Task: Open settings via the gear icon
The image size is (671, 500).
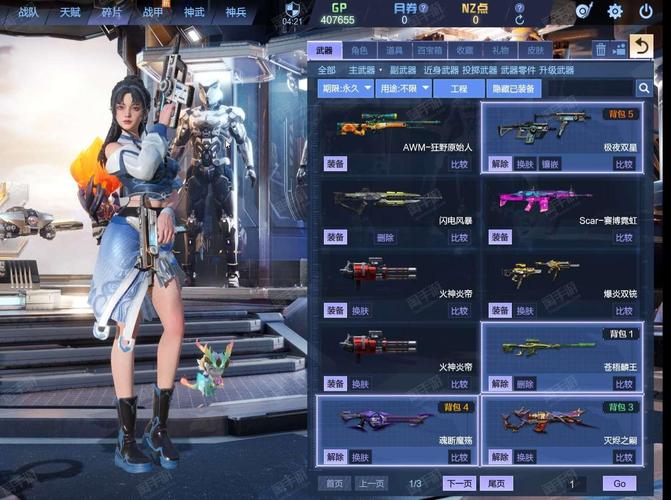Action: tap(615, 12)
